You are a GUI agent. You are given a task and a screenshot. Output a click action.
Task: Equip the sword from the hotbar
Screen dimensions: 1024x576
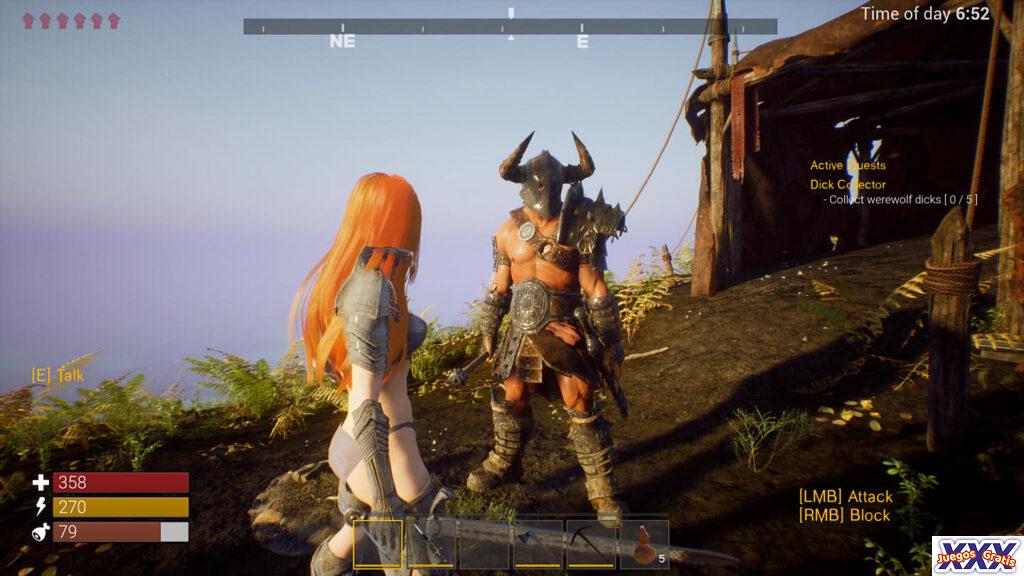tap(431, 544)
